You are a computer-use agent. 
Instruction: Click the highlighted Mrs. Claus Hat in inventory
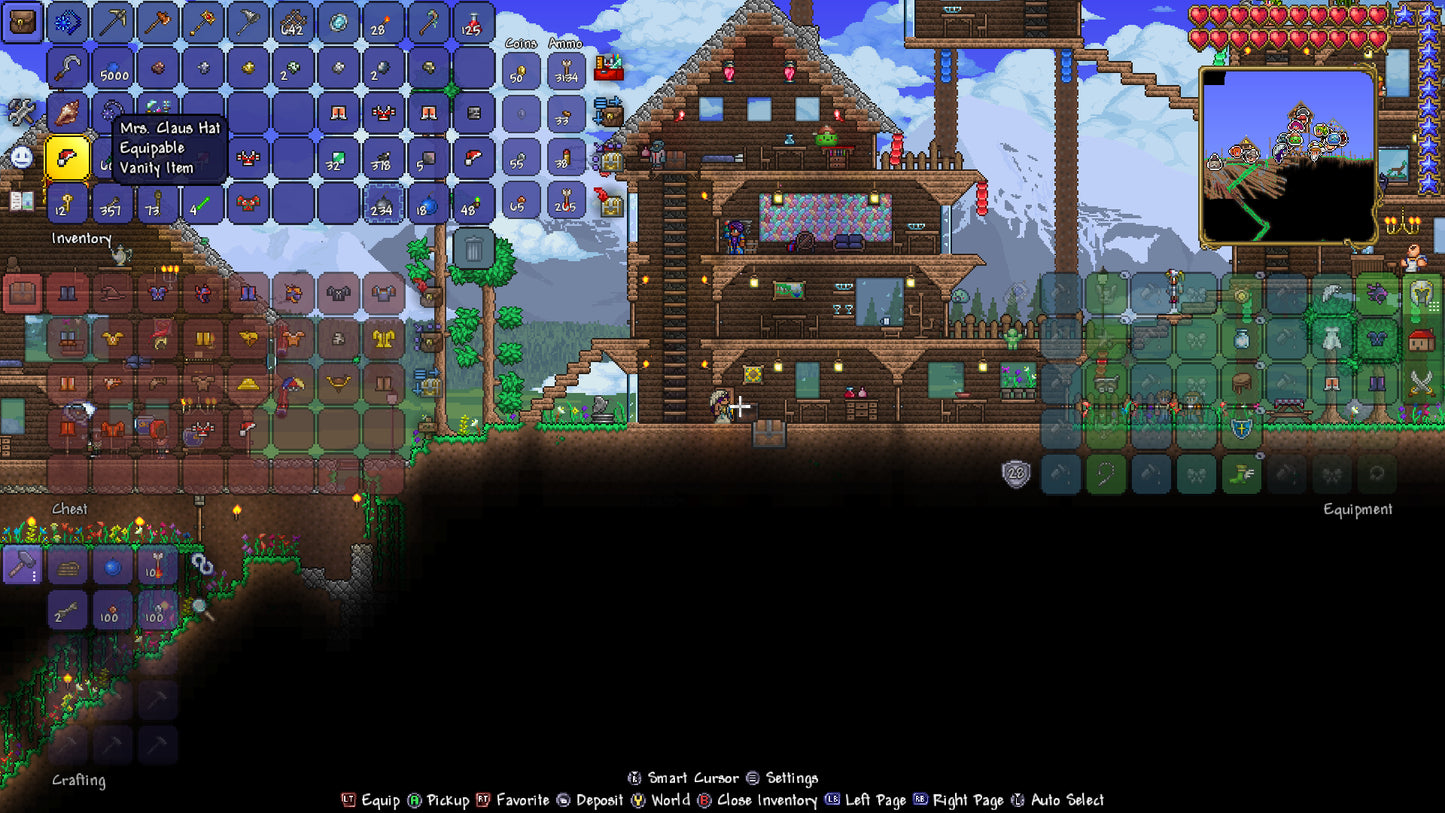click(x=67, y=156)
